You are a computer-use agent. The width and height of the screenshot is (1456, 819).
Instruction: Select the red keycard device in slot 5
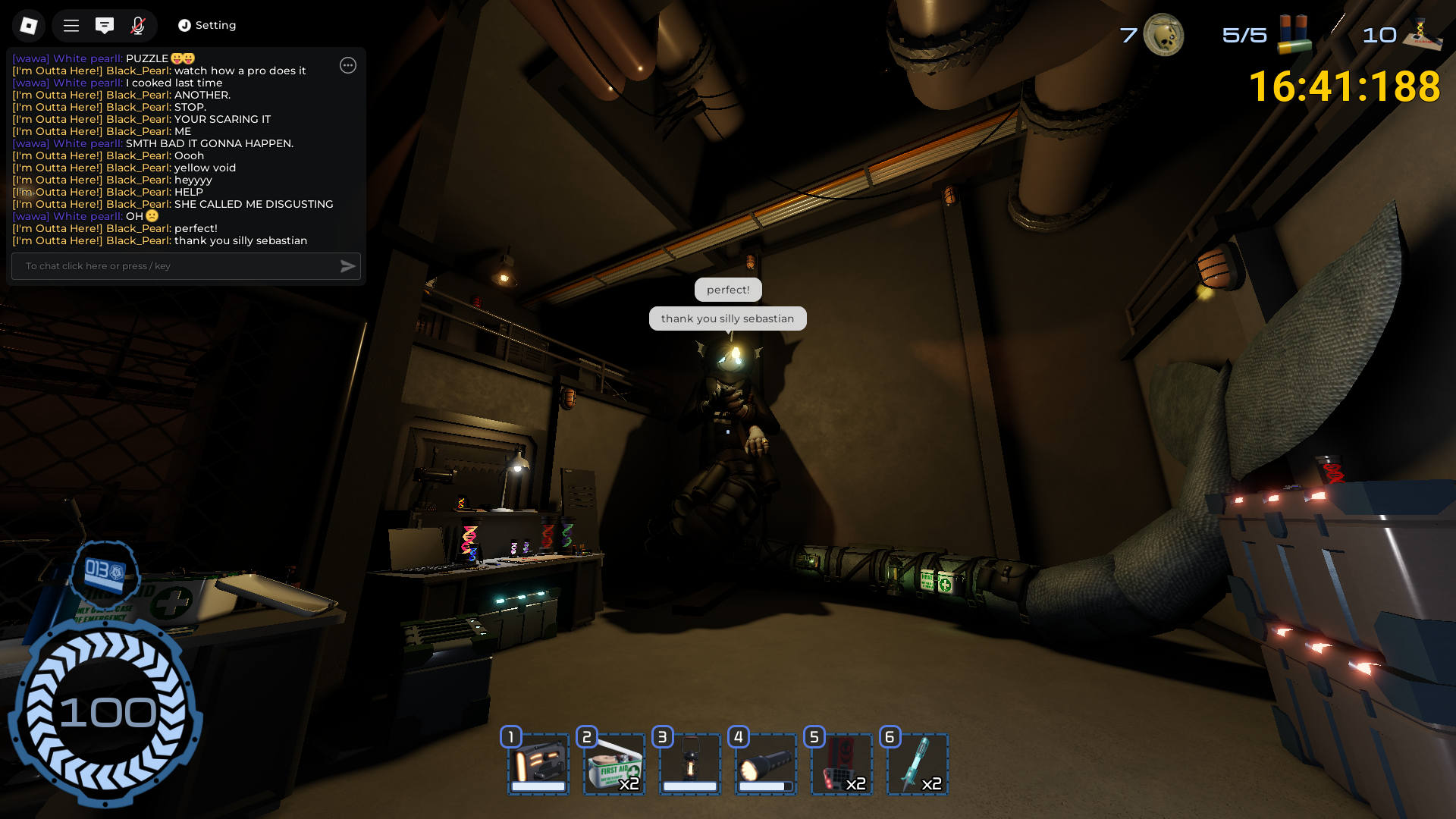tap(842, 764)
